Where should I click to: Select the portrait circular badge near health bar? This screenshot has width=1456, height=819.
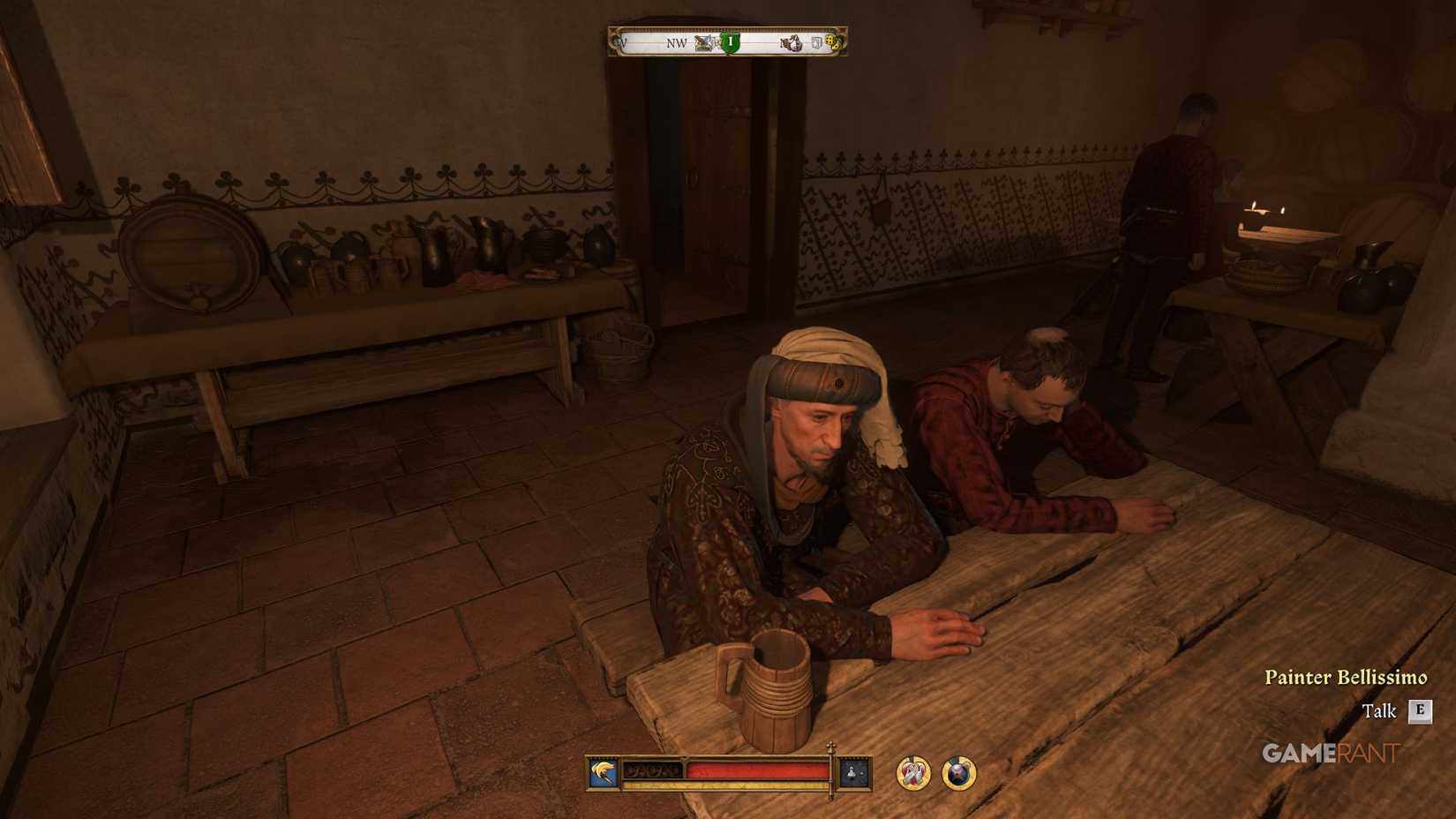pyautogui.click(x=958, y=772)
